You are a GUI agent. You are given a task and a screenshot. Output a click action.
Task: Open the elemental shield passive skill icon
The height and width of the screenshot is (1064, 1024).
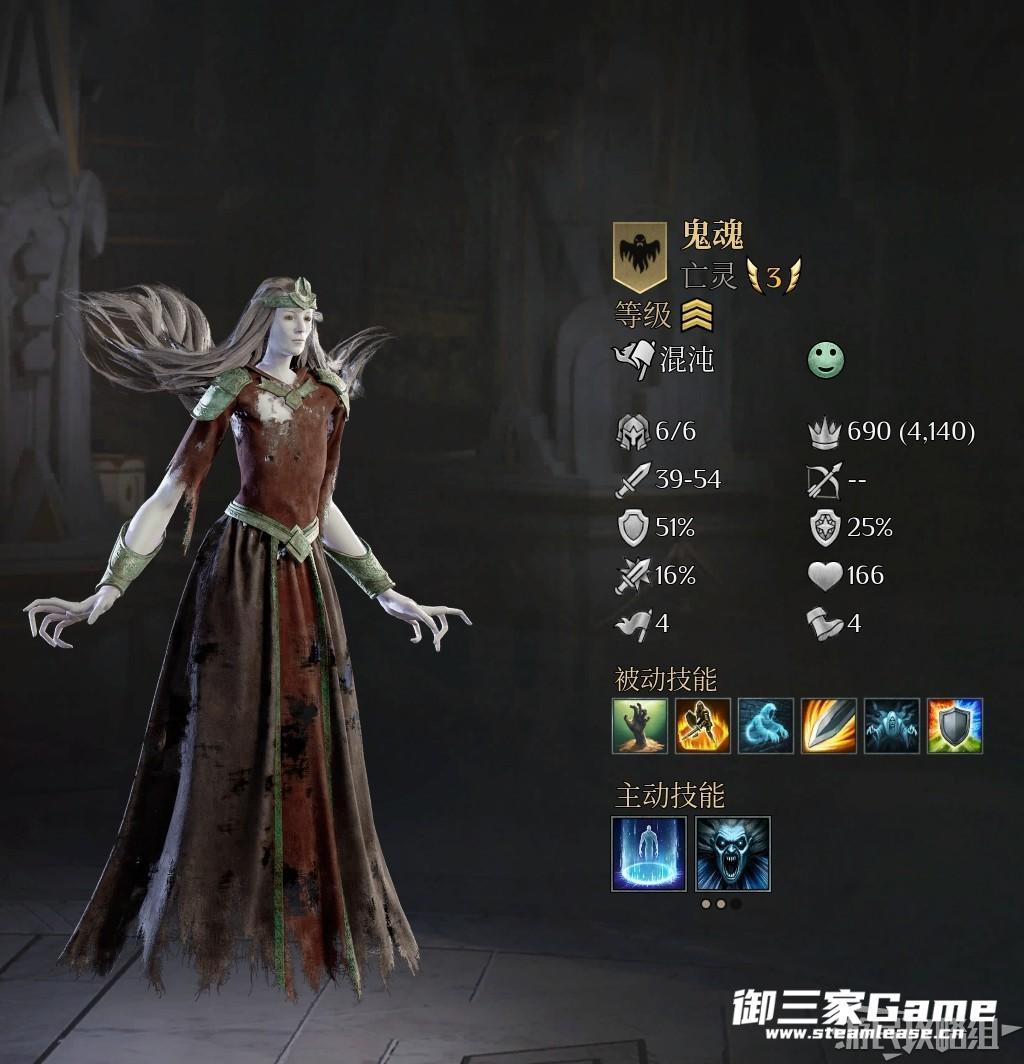(x=955, y=725)
